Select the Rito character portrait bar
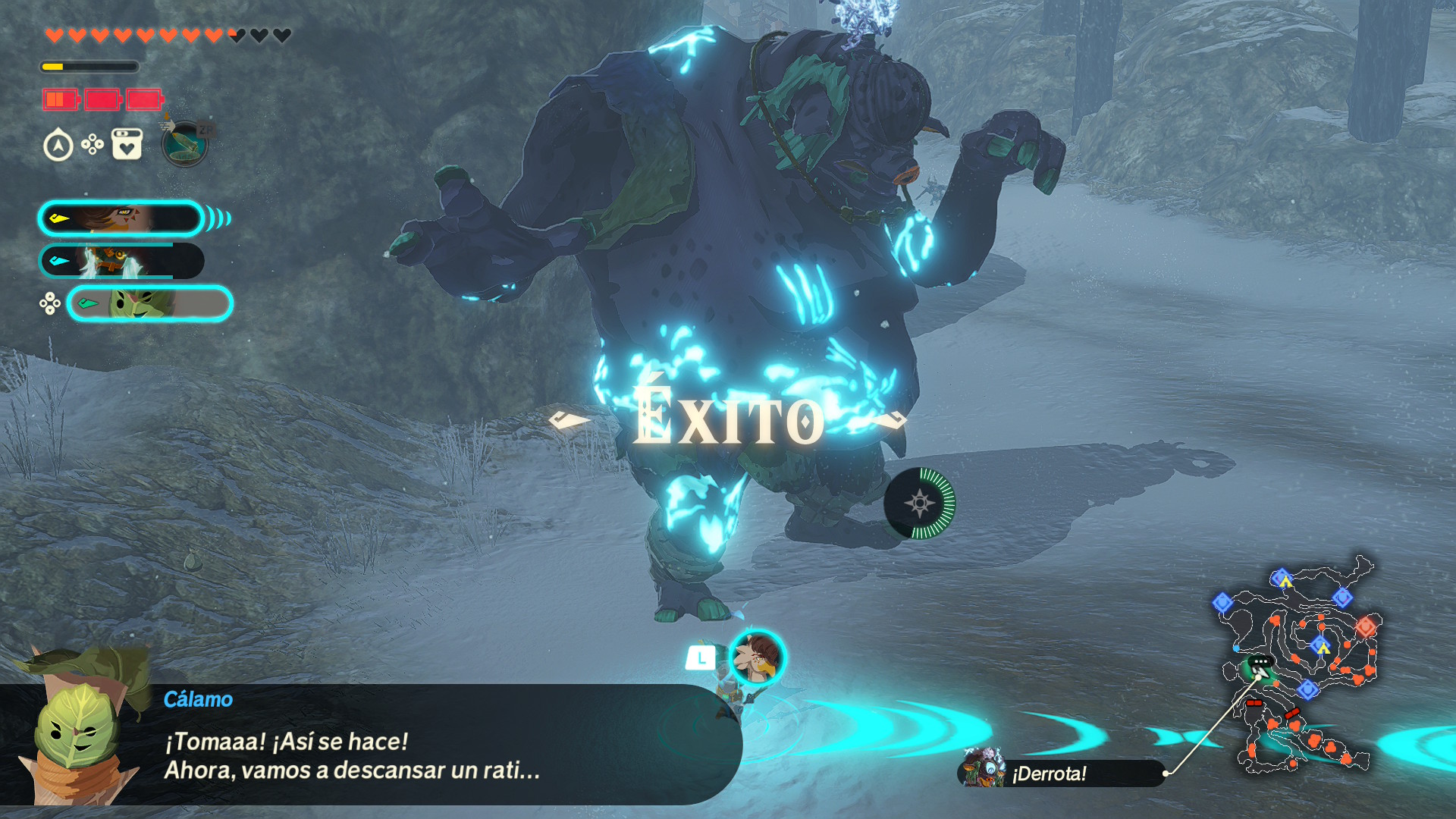The height and width of the screenshot is (819, 1456). click(121, 218)
